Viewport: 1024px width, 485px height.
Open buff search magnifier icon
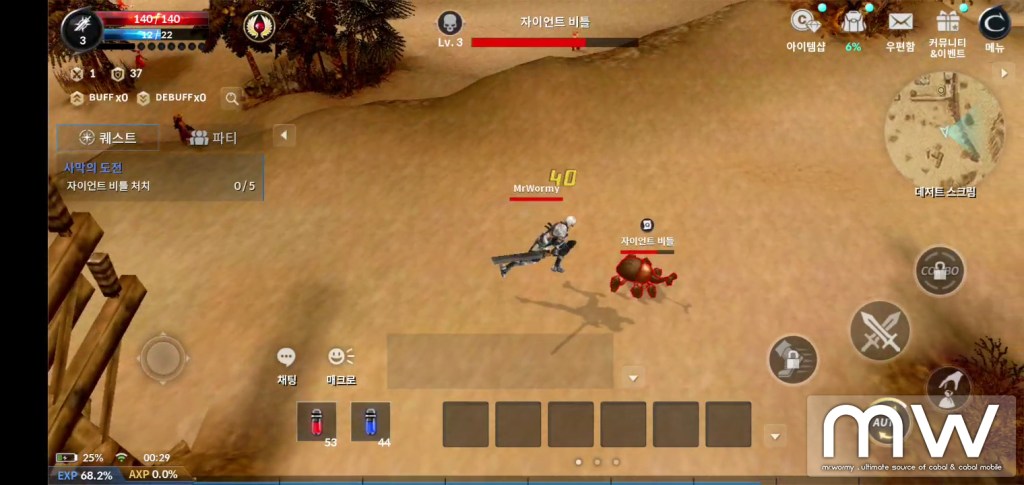(232, 98)
